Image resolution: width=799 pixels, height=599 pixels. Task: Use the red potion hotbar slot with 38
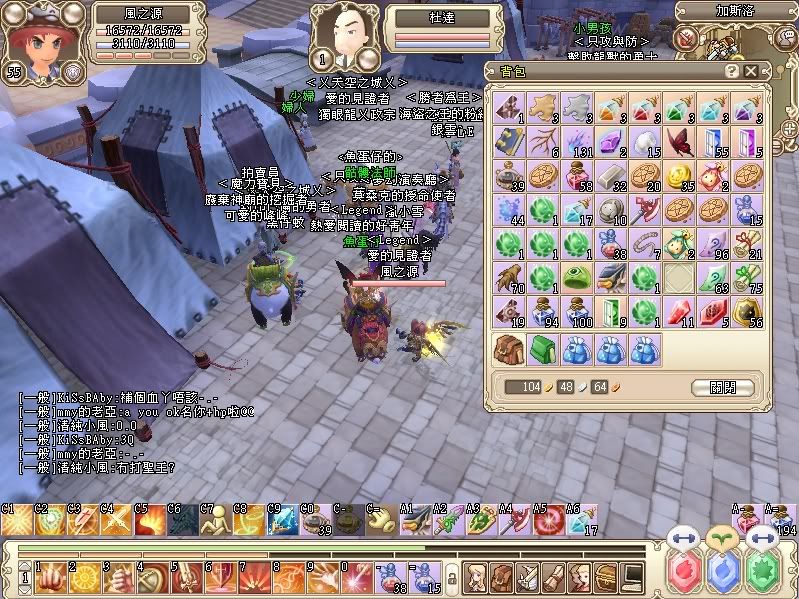pos(387,577)
